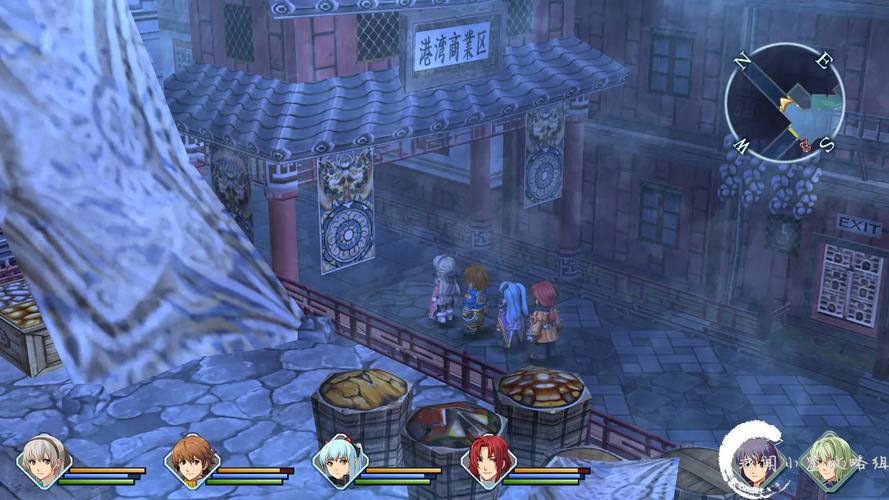Choose the red-haired party member portrait

pos(489,461)
